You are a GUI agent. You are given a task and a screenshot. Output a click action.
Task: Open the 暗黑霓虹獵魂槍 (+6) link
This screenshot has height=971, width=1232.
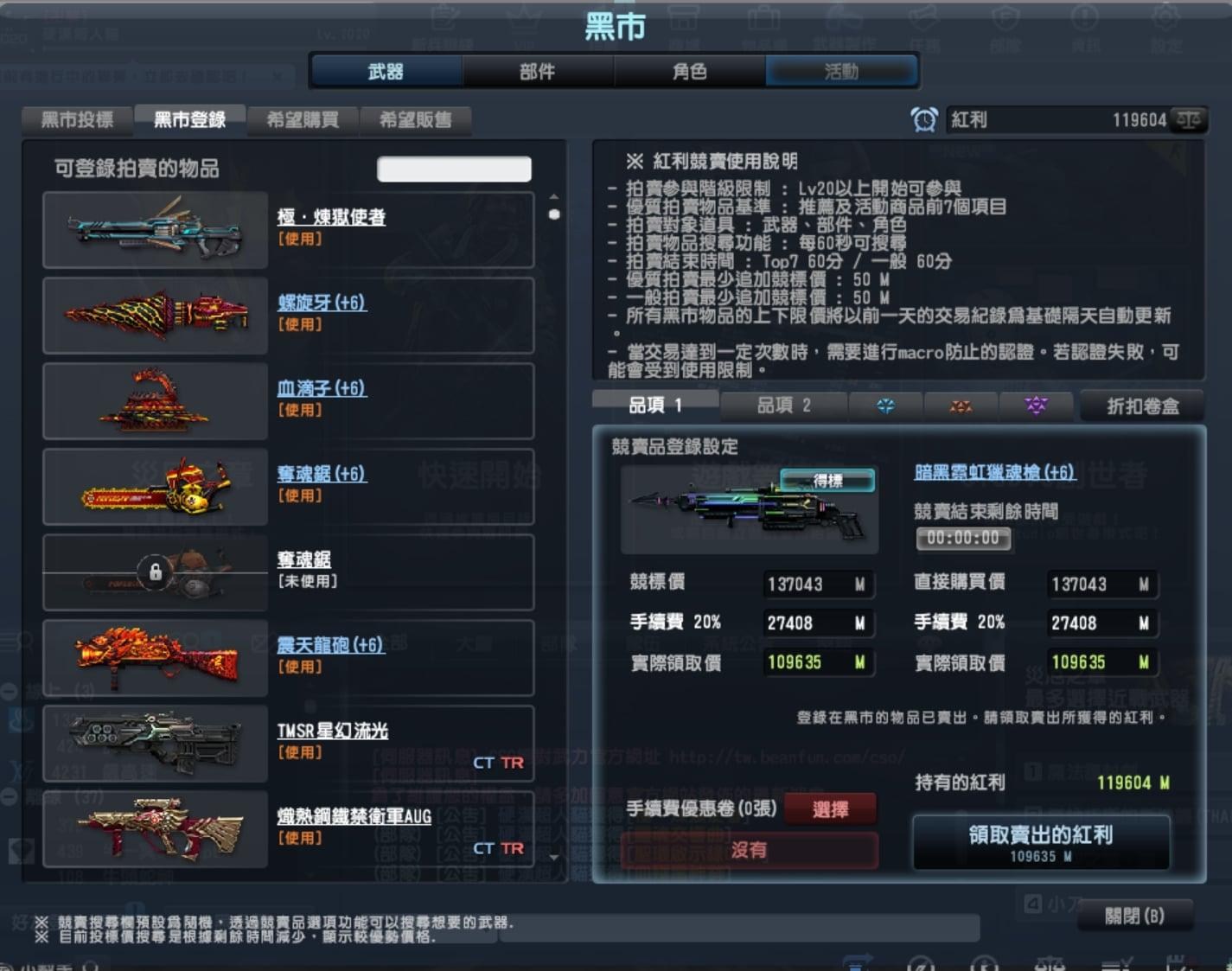coord(994,473)
